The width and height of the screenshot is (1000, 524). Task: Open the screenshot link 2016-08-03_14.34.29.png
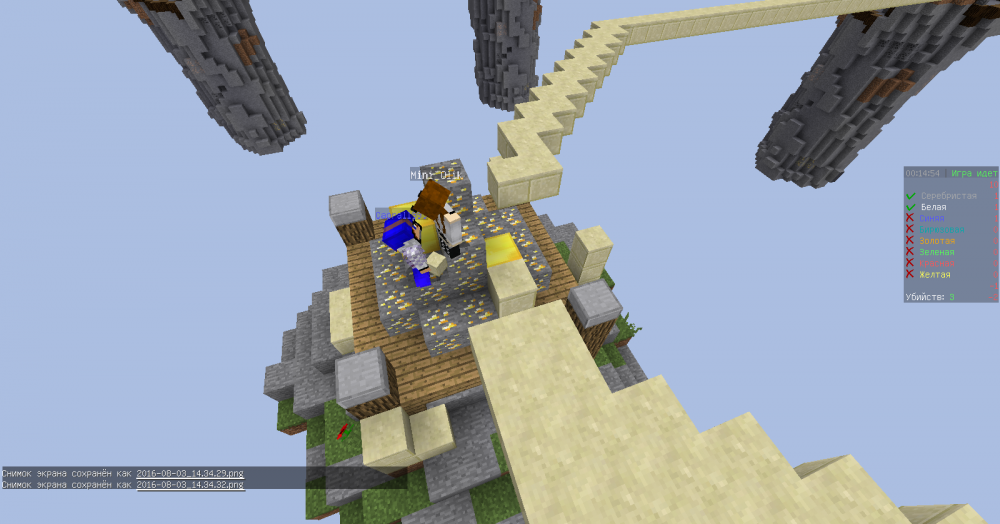(x=190, y=473)
